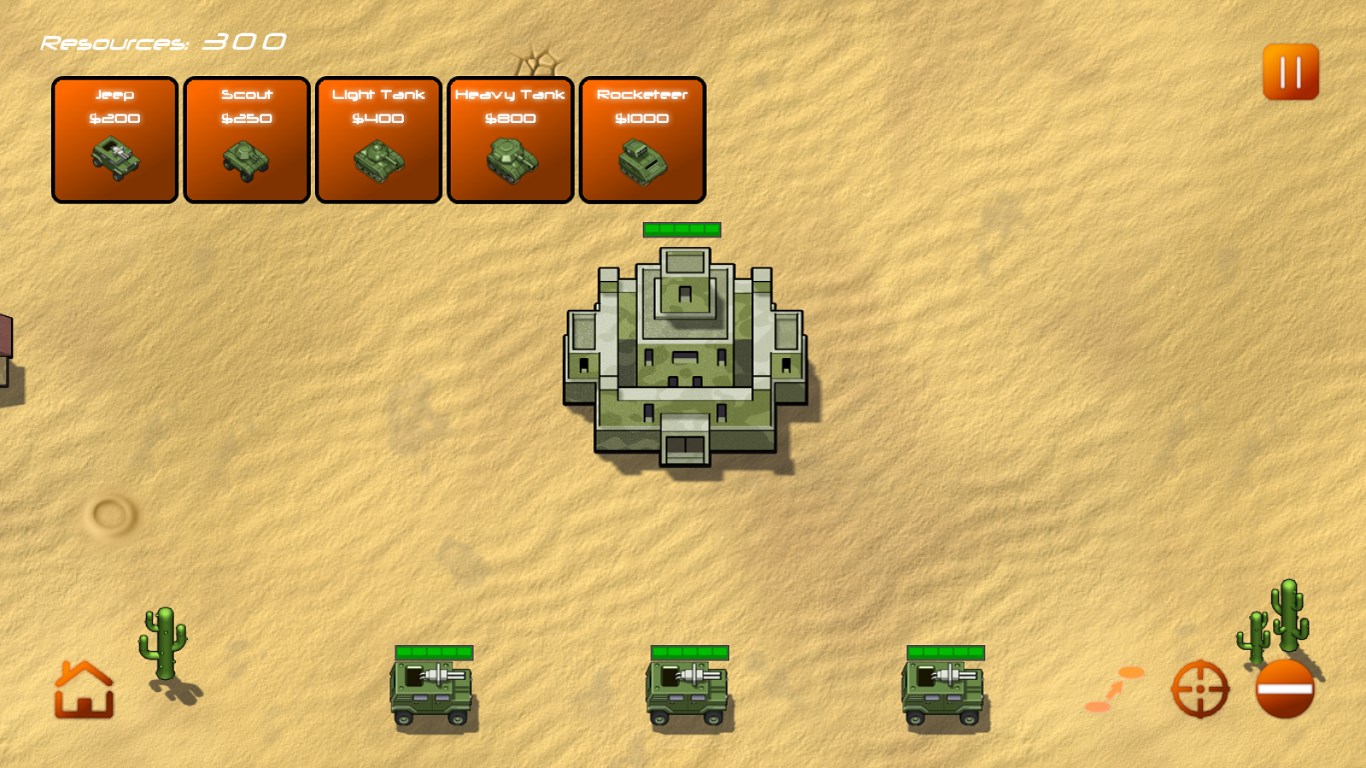Buy a Jeep for $200

click(115, 140)
